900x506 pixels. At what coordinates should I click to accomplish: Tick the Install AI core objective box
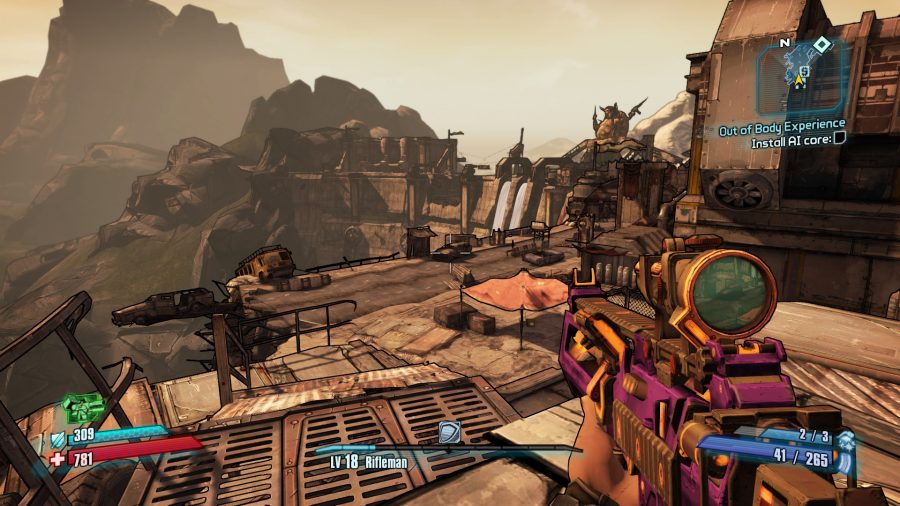coord(839,141)
